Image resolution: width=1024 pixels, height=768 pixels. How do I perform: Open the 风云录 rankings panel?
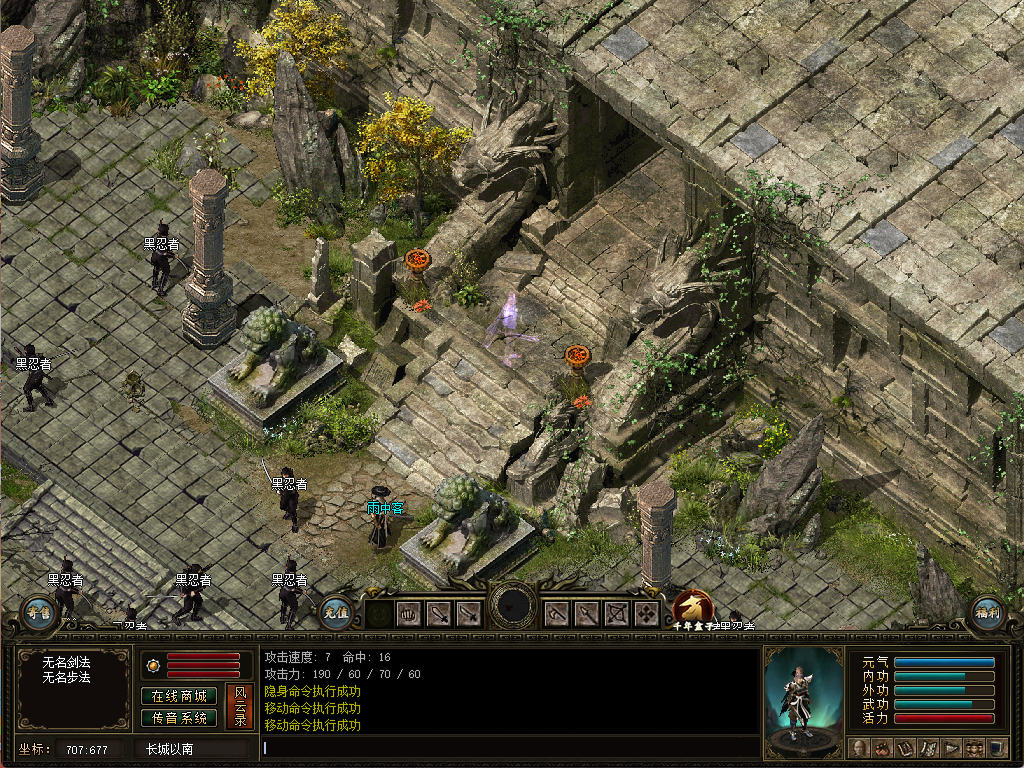pos(240,706)
